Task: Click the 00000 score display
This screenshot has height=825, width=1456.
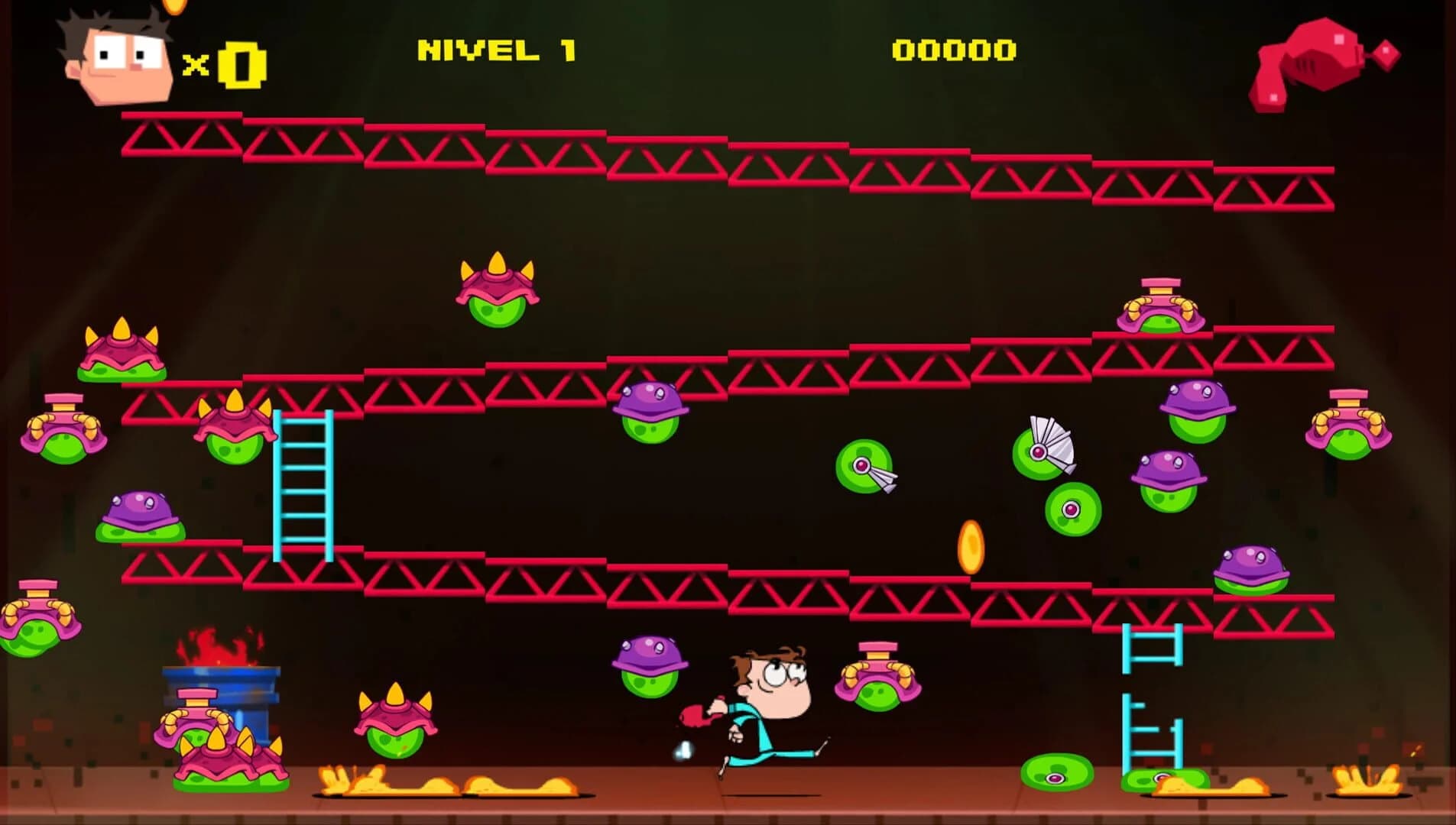Action: click(954, 50)
